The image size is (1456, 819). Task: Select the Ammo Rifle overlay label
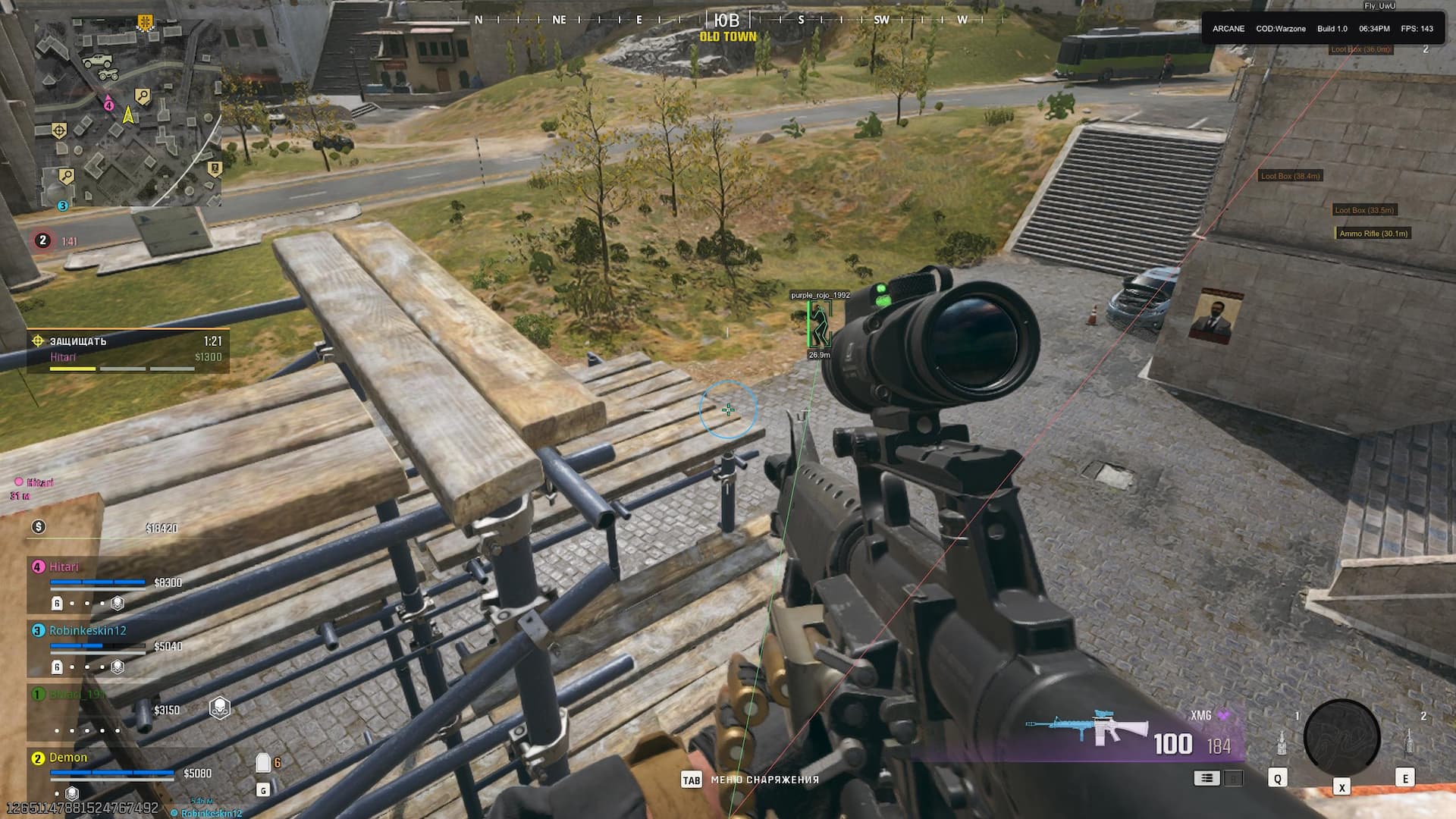tap(1373, 234)
